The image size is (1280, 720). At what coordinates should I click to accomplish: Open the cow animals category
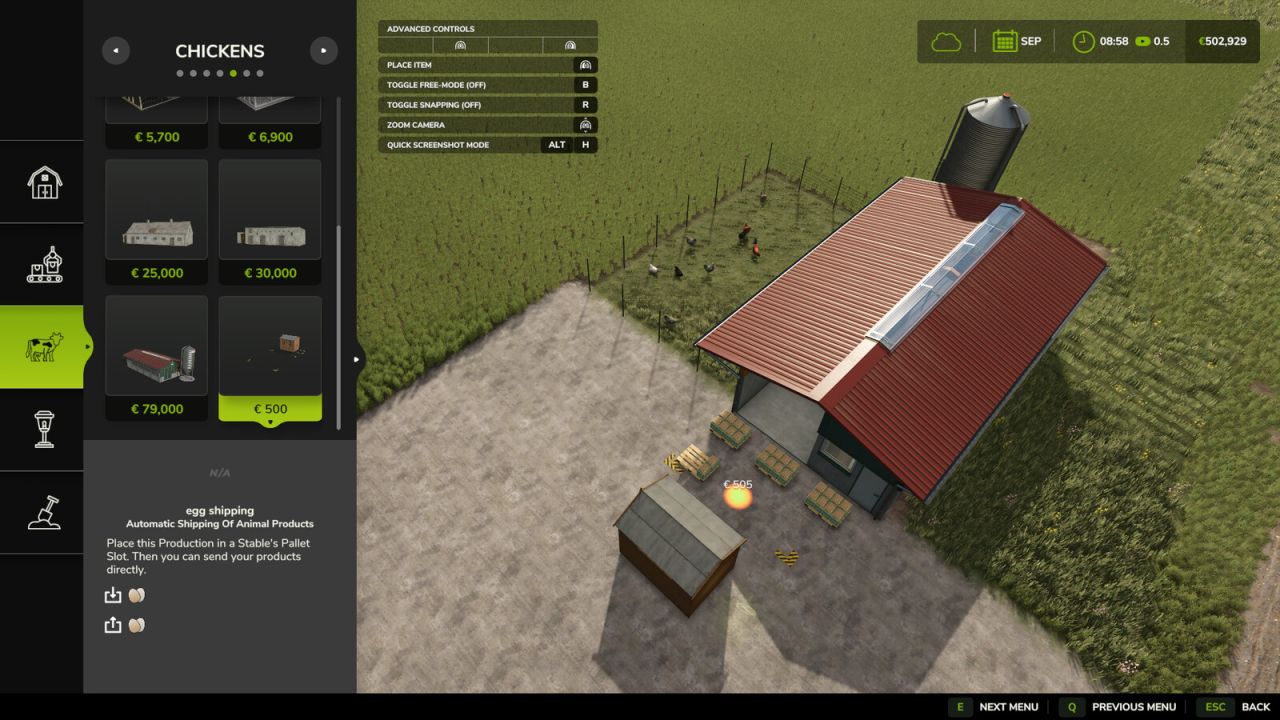pos(43,347)
